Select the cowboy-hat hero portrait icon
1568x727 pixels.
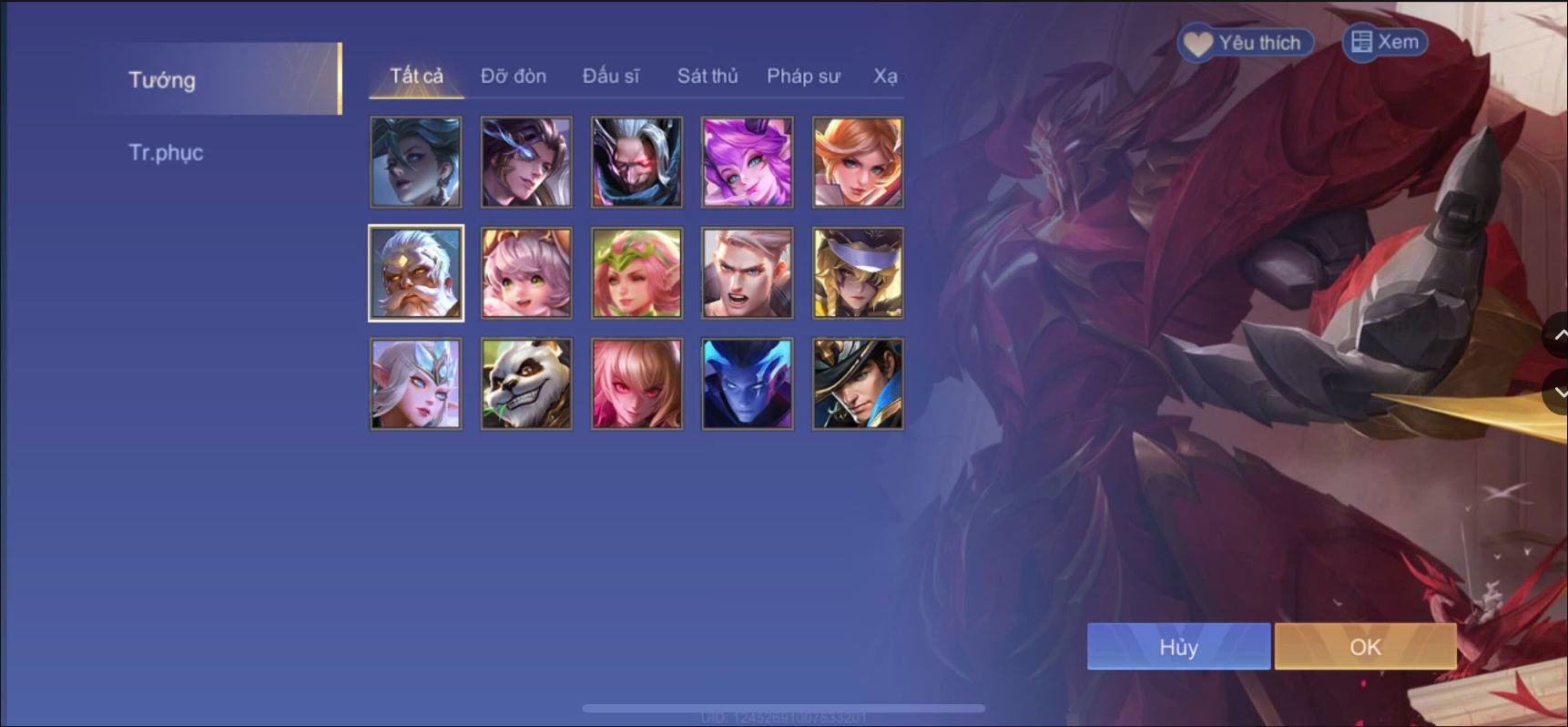coord(857,384)
